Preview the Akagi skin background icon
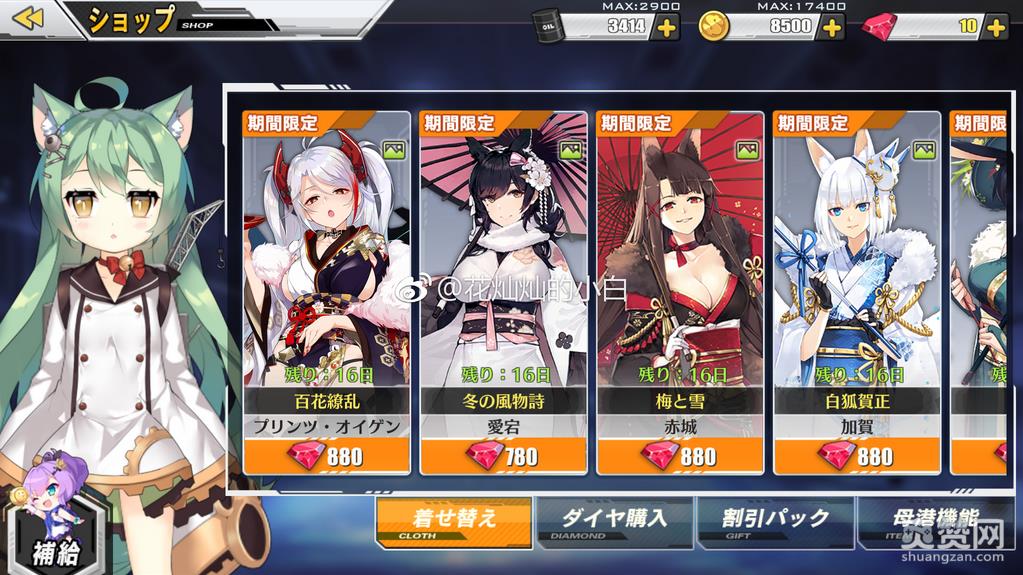 748,150
